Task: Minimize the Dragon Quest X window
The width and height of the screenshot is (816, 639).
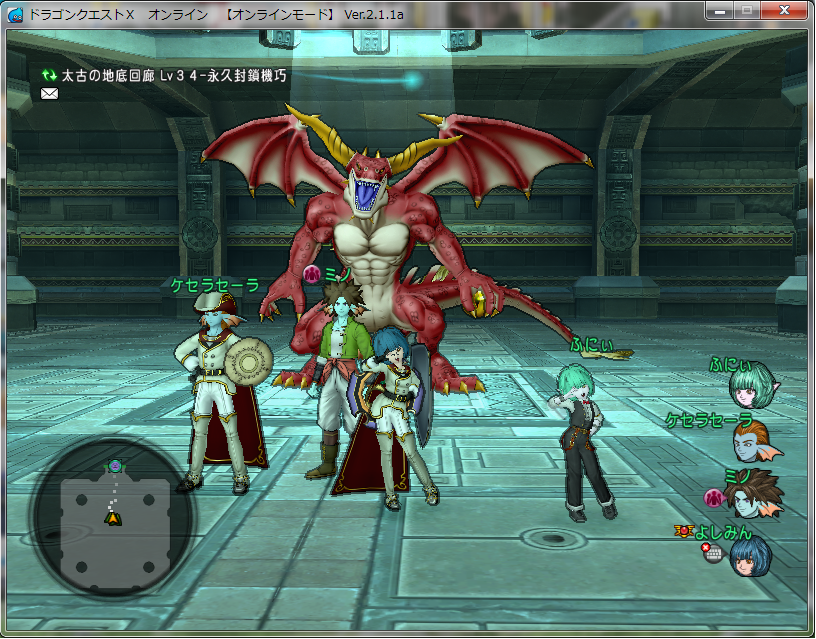Action: [x=718, y=11]
